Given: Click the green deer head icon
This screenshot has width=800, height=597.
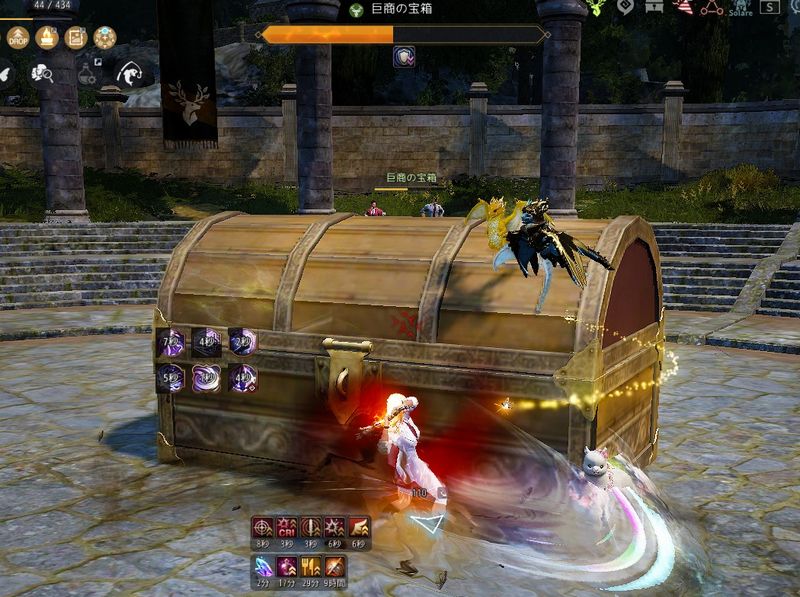Looking at the screenshot, I should coord(597,7).
